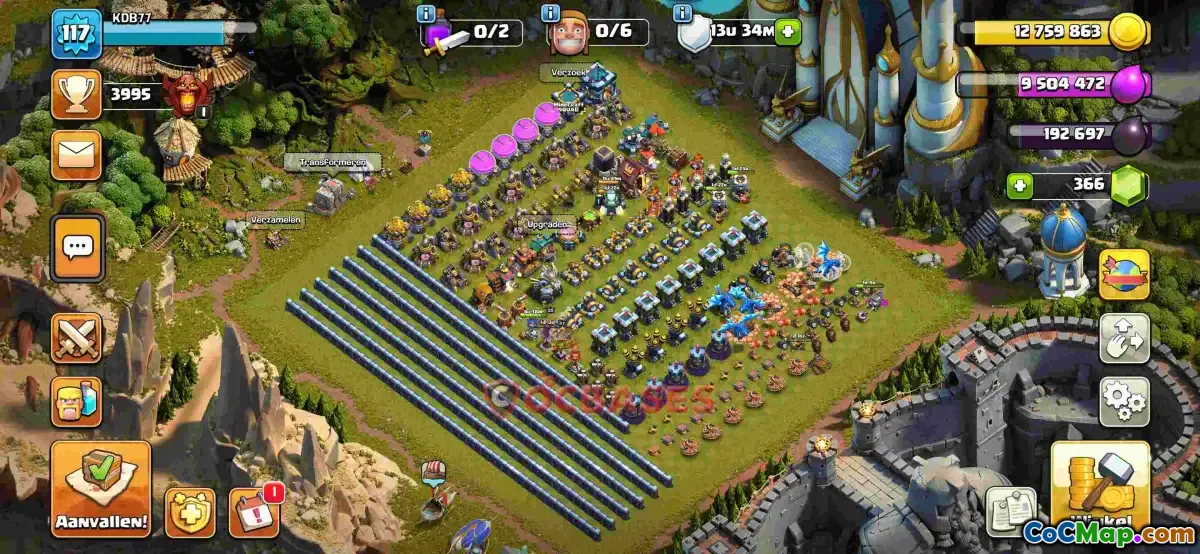Tap the Aanvallen! attack button
Image resolution: width=1200 pixels, height=554 pixels.
[100, 489]
